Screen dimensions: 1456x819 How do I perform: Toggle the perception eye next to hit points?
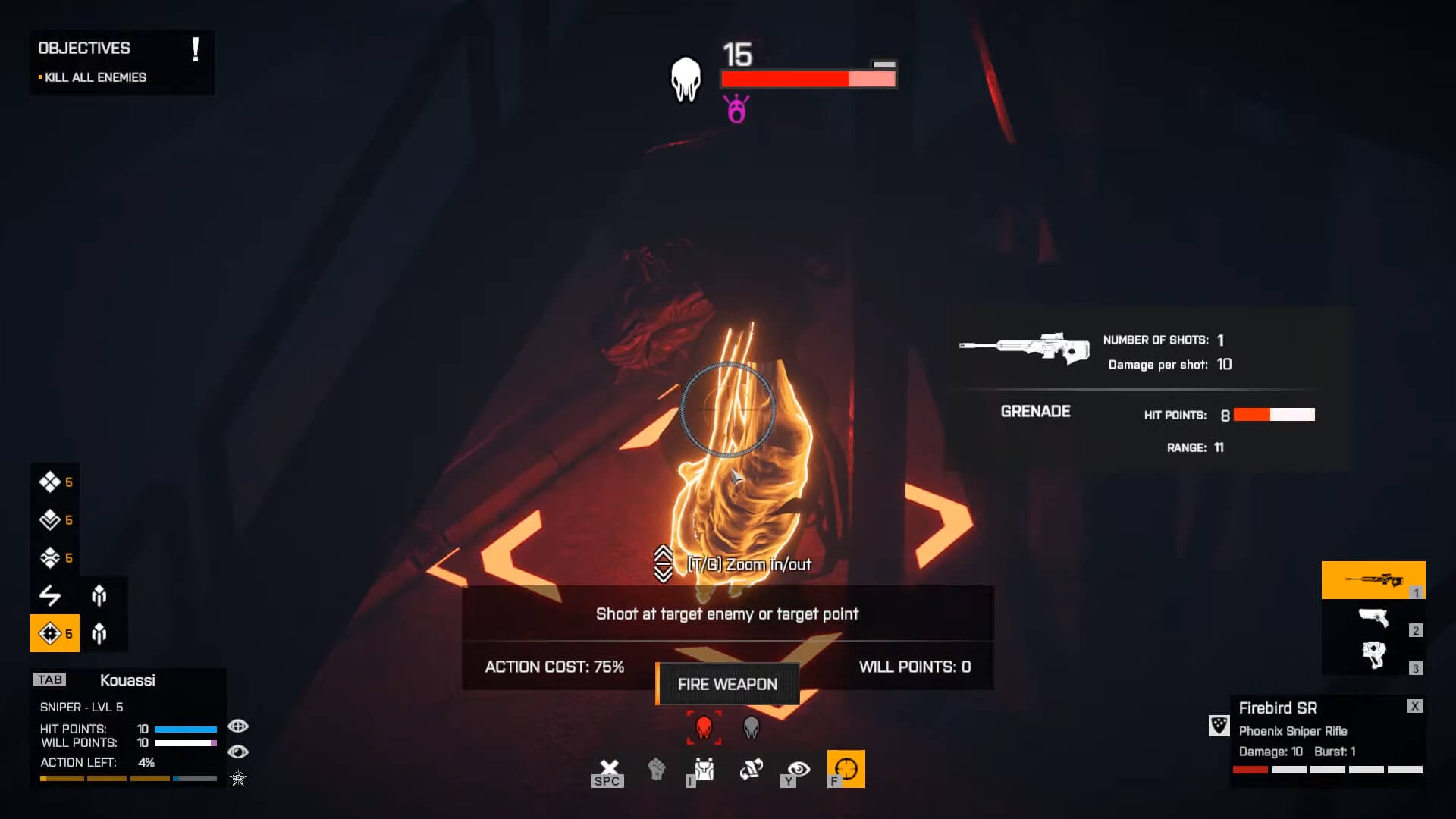point(239,726)
